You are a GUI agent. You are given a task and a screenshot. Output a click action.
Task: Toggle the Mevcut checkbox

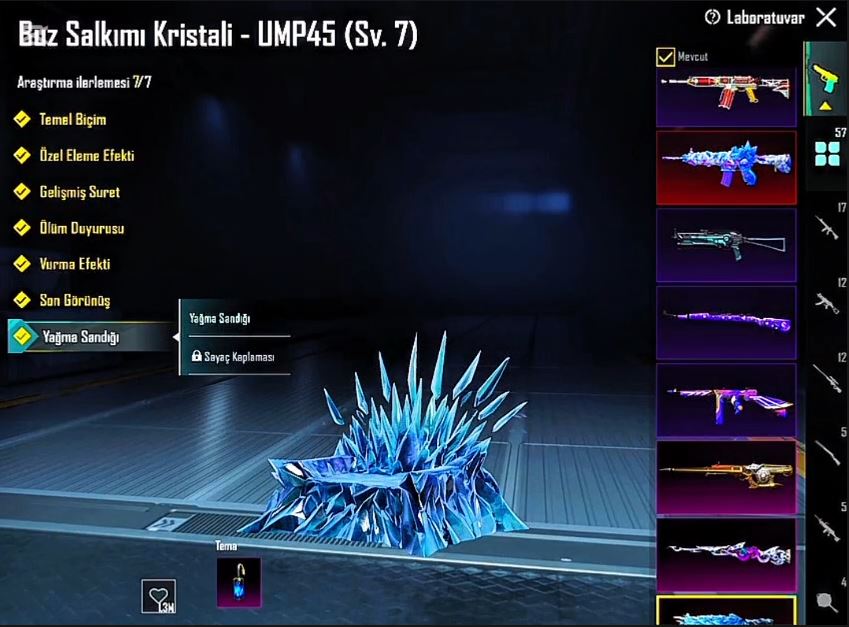pyautogui.click(x=665, y=57)
